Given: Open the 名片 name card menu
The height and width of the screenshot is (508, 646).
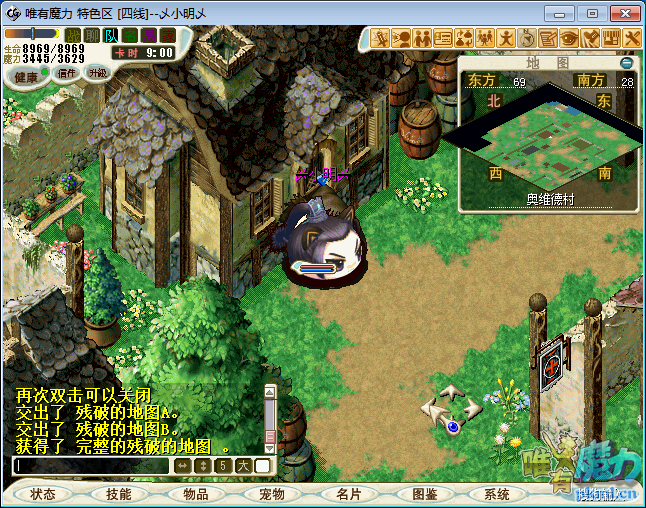Looking at the screenshot, I should 348,494.
